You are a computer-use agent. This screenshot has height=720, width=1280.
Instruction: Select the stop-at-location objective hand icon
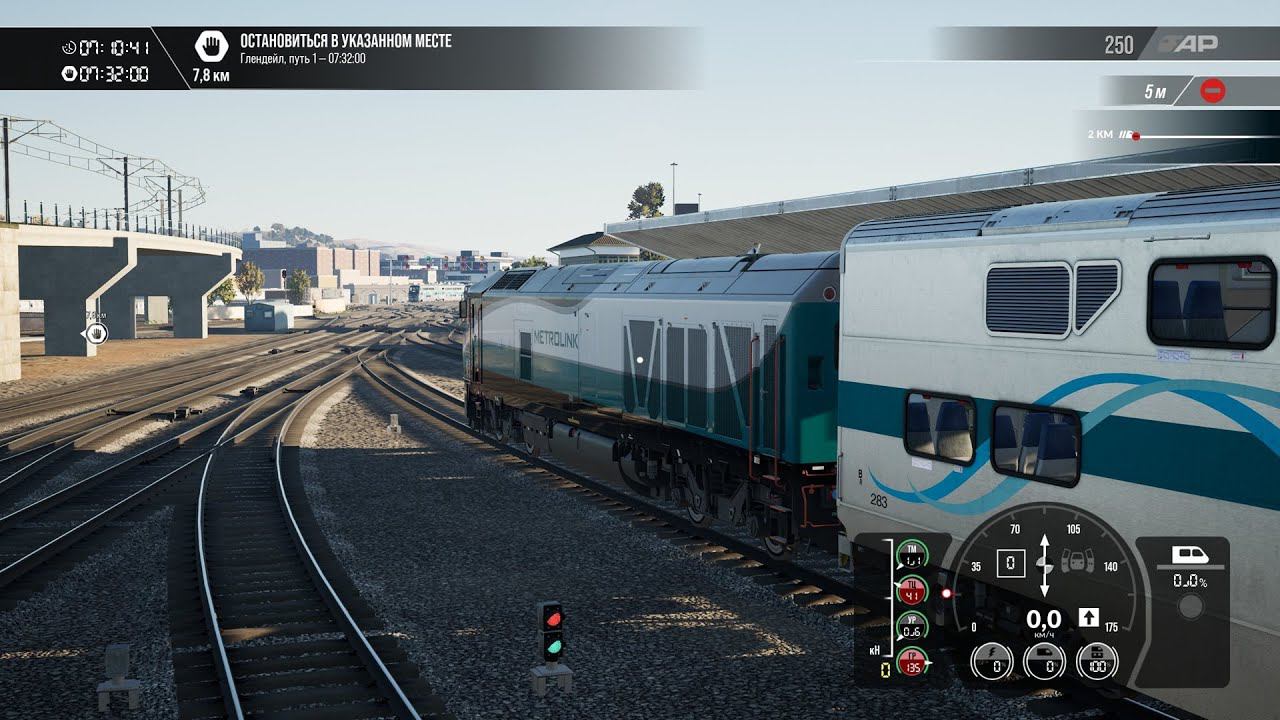tap(211, 46)
